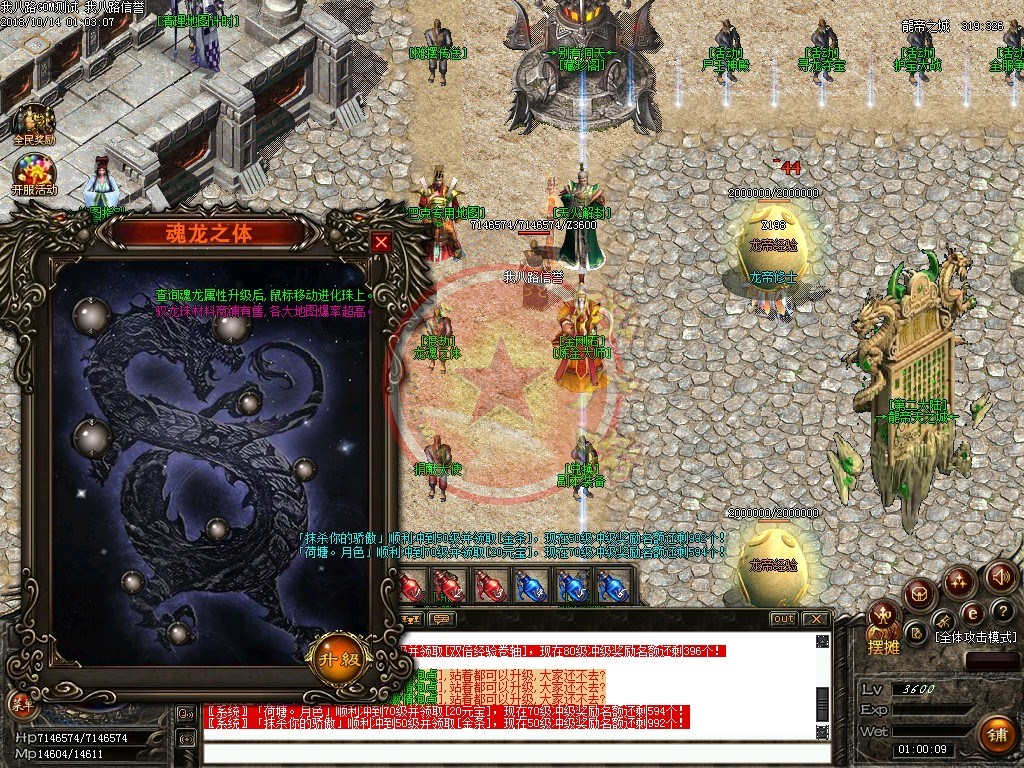
Task: Close the chat window with X
Action: 815,619
